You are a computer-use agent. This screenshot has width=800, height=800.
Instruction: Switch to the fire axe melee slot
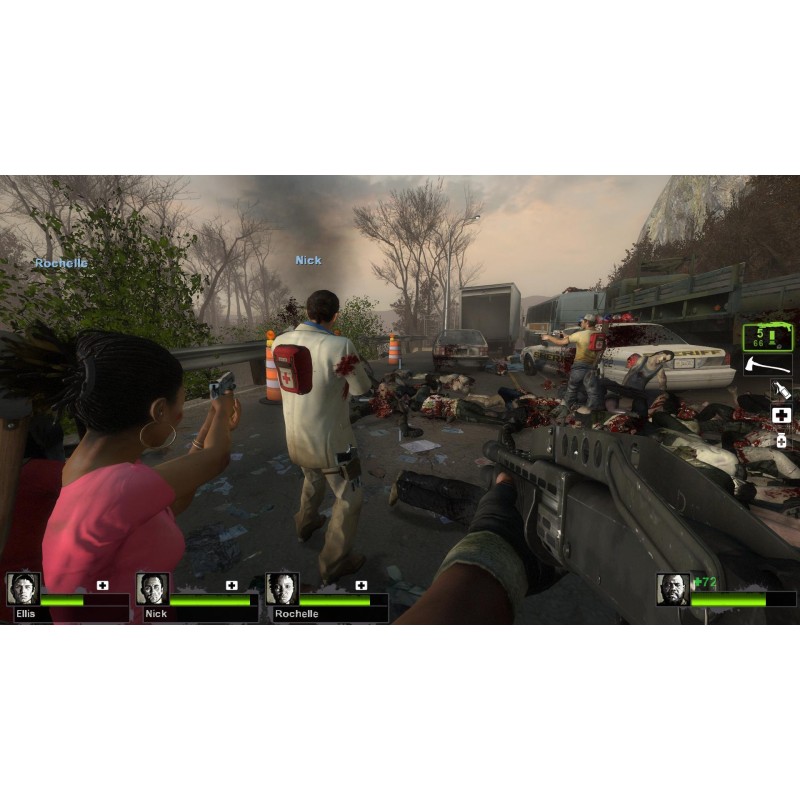(x=767, y=365)
